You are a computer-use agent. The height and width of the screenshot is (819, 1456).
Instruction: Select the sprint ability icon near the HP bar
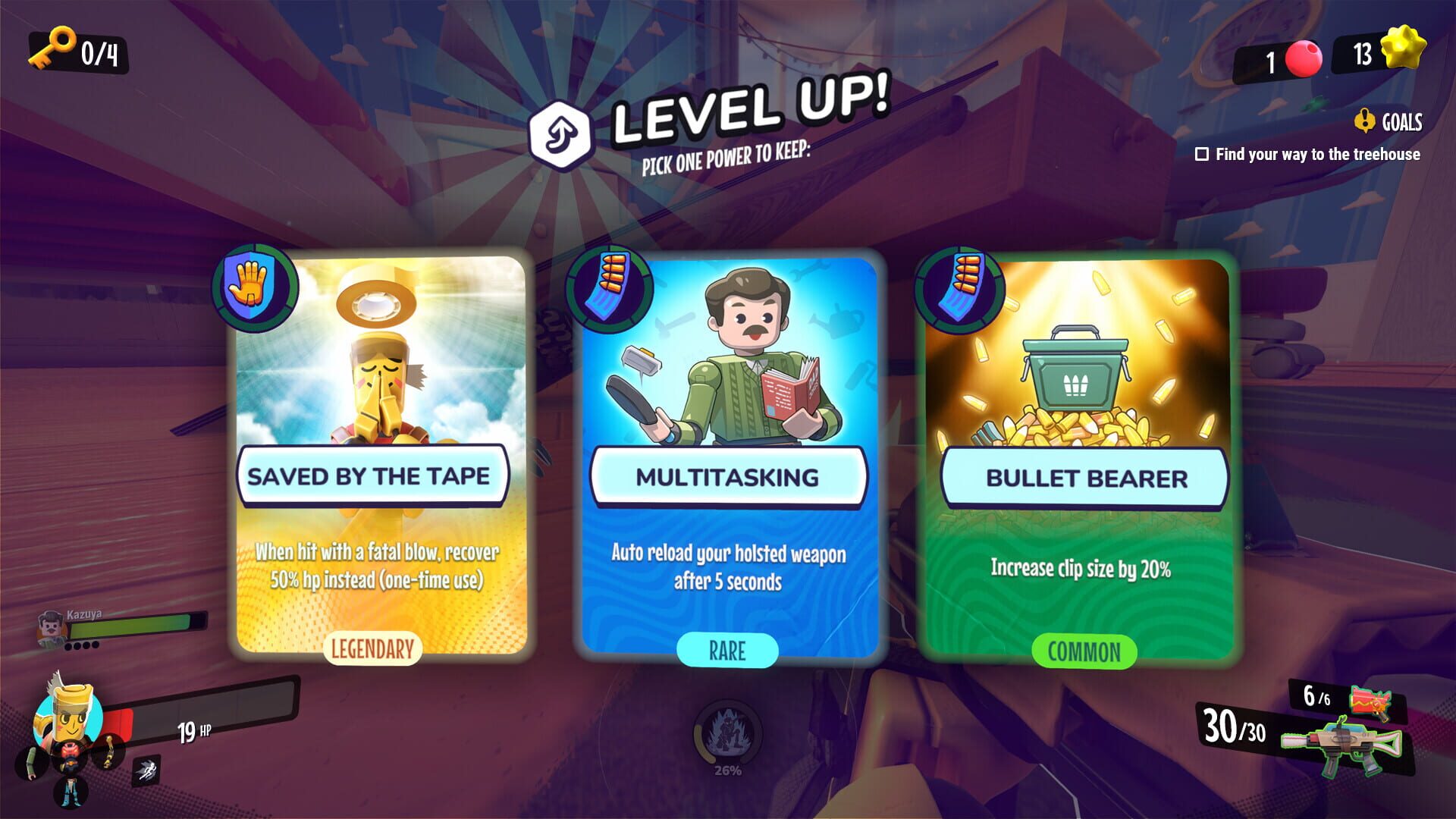pos(149,770)
